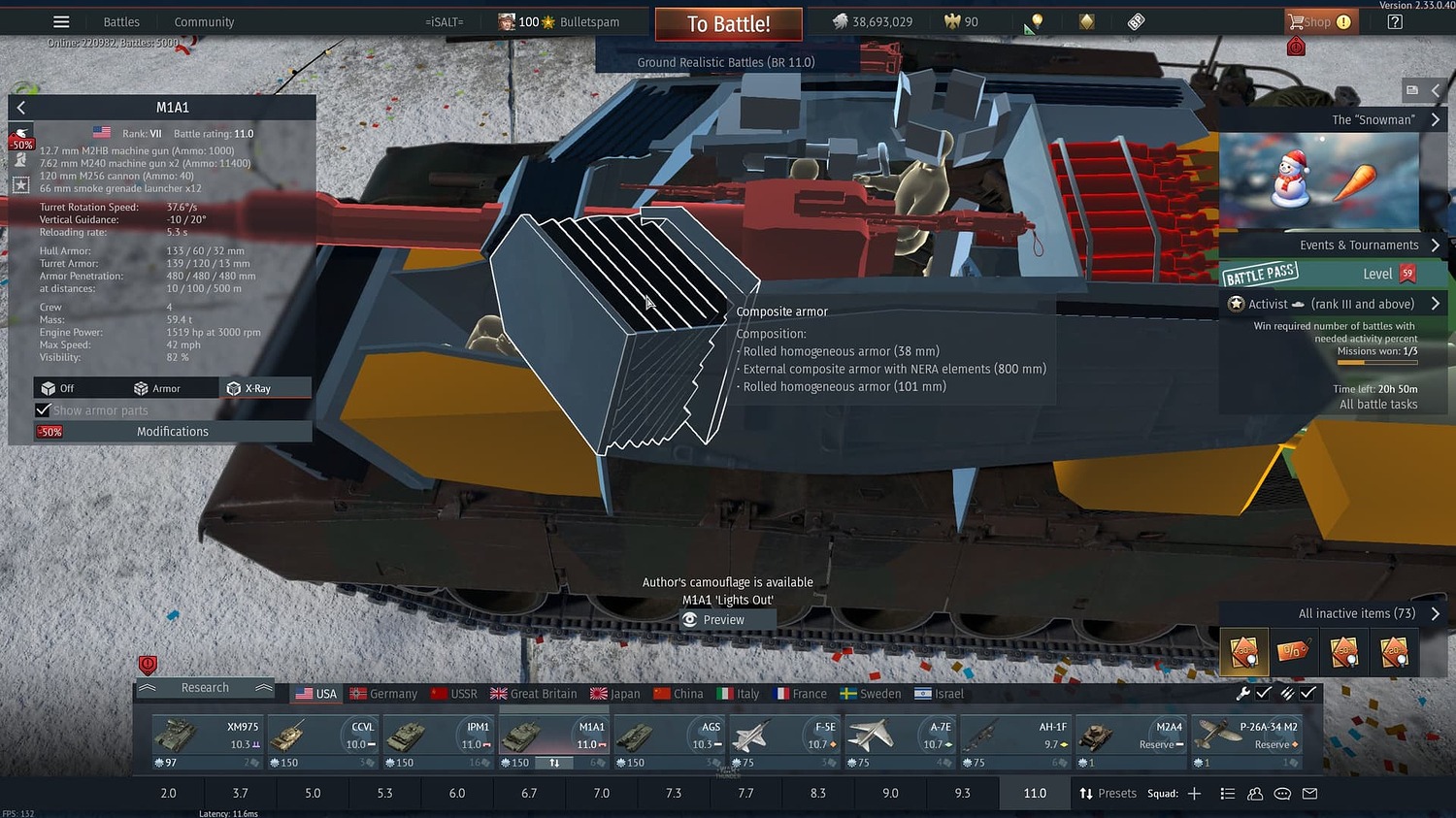Preview the Lights Out camouflage

click(726, 619)
